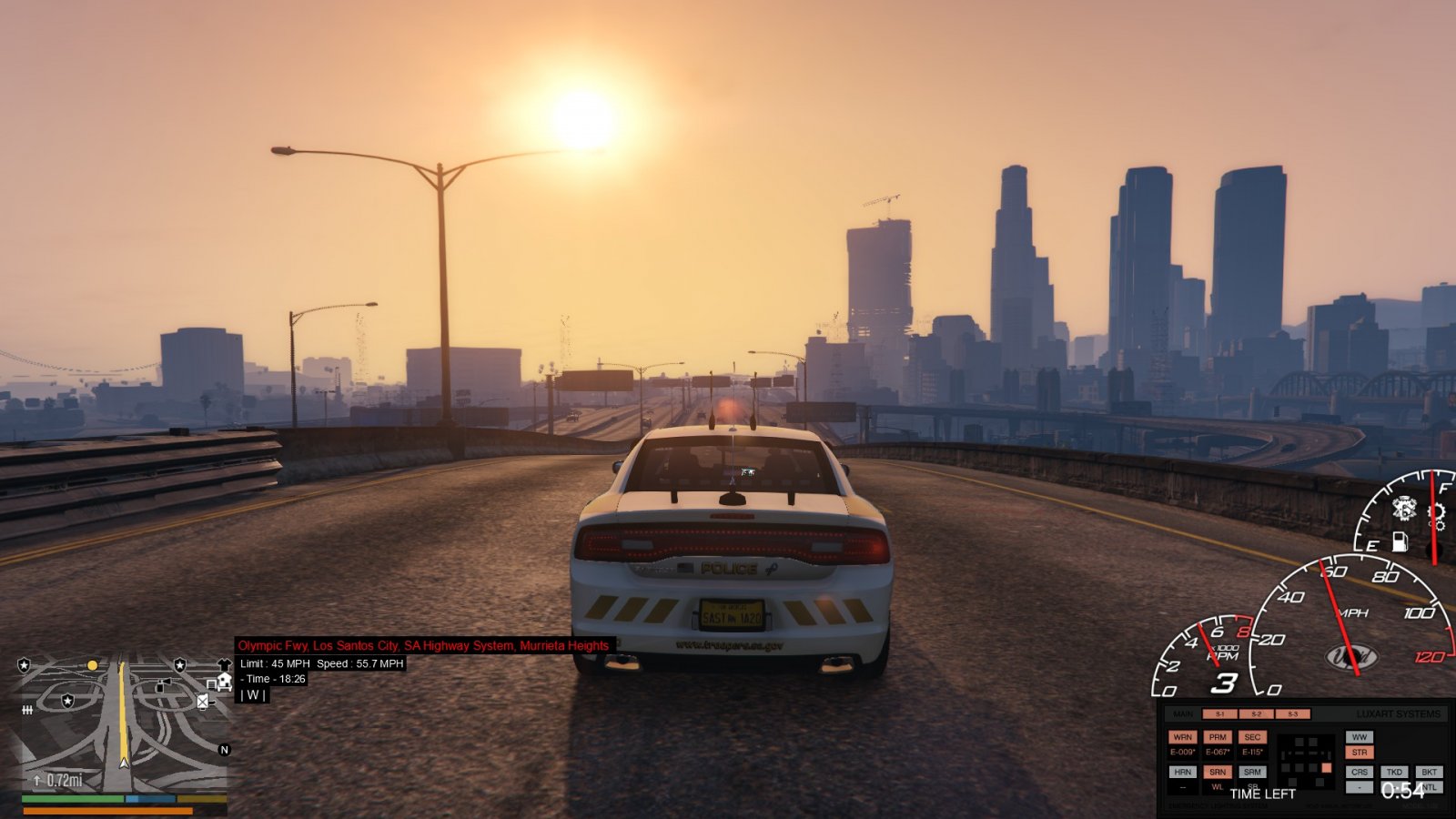Screen dimensions: 1456x819
Task: Sound the HRN horn button
Action: (1182, 772)
